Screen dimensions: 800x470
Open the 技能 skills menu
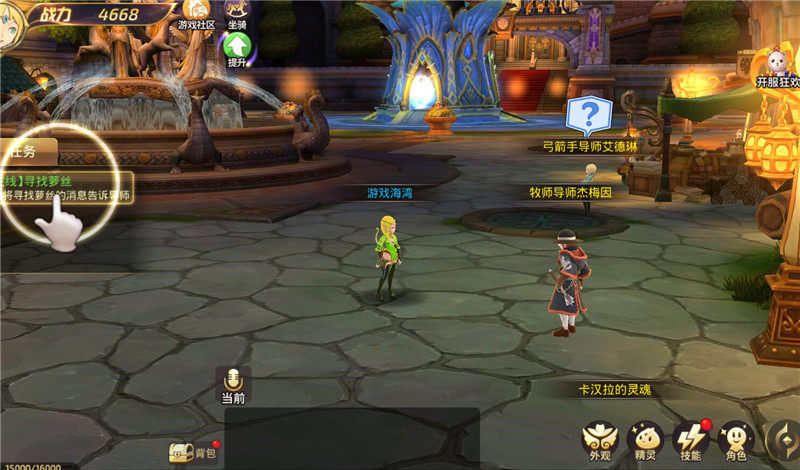tap(690, 439)
